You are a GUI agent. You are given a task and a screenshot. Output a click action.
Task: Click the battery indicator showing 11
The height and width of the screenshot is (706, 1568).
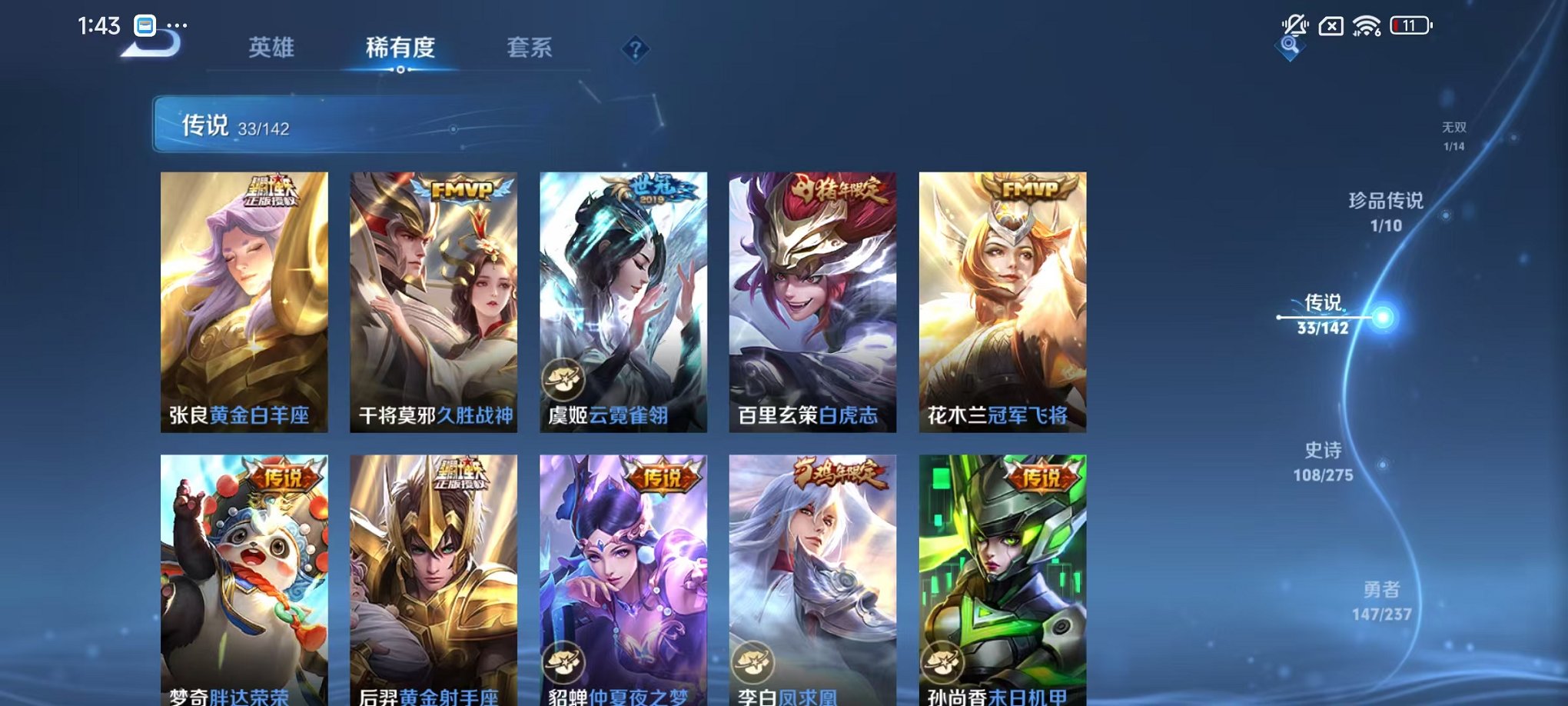point(1412,25)
